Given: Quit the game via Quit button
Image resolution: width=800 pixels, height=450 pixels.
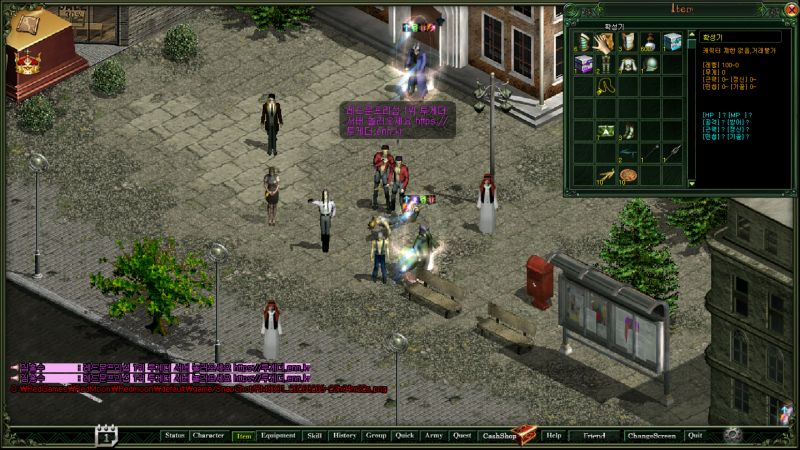Looking at the screenshot, I should click(x=695, y=436).
